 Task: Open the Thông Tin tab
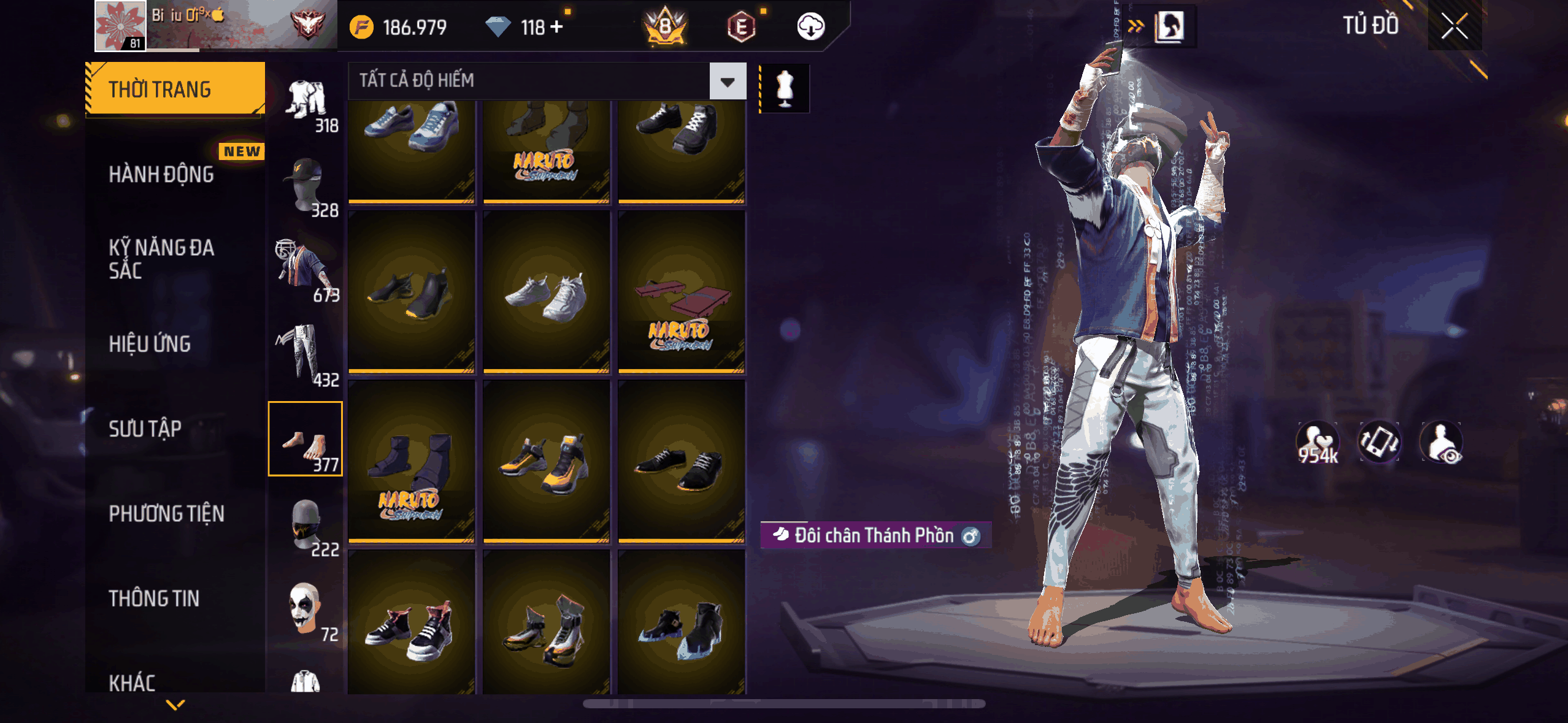click(x=155, y=599)
